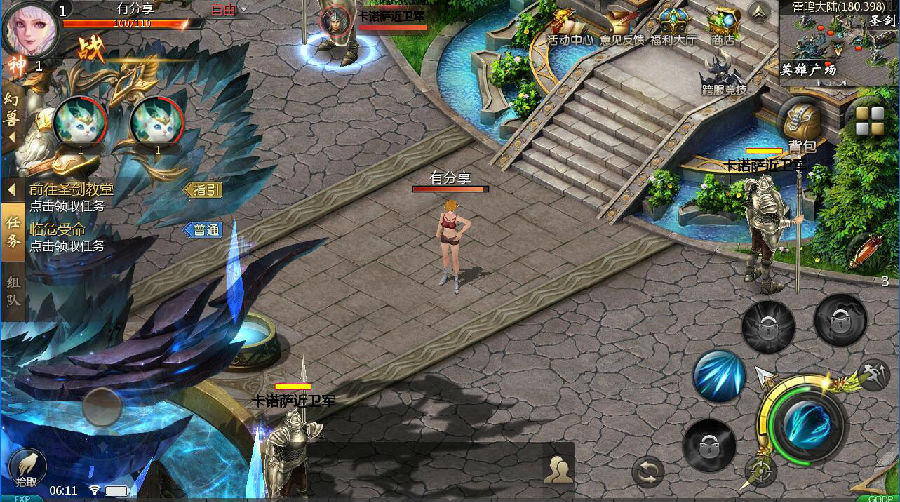Open the 意见反馈 feedback icon

pyautogui.click(x=624, y=24)
